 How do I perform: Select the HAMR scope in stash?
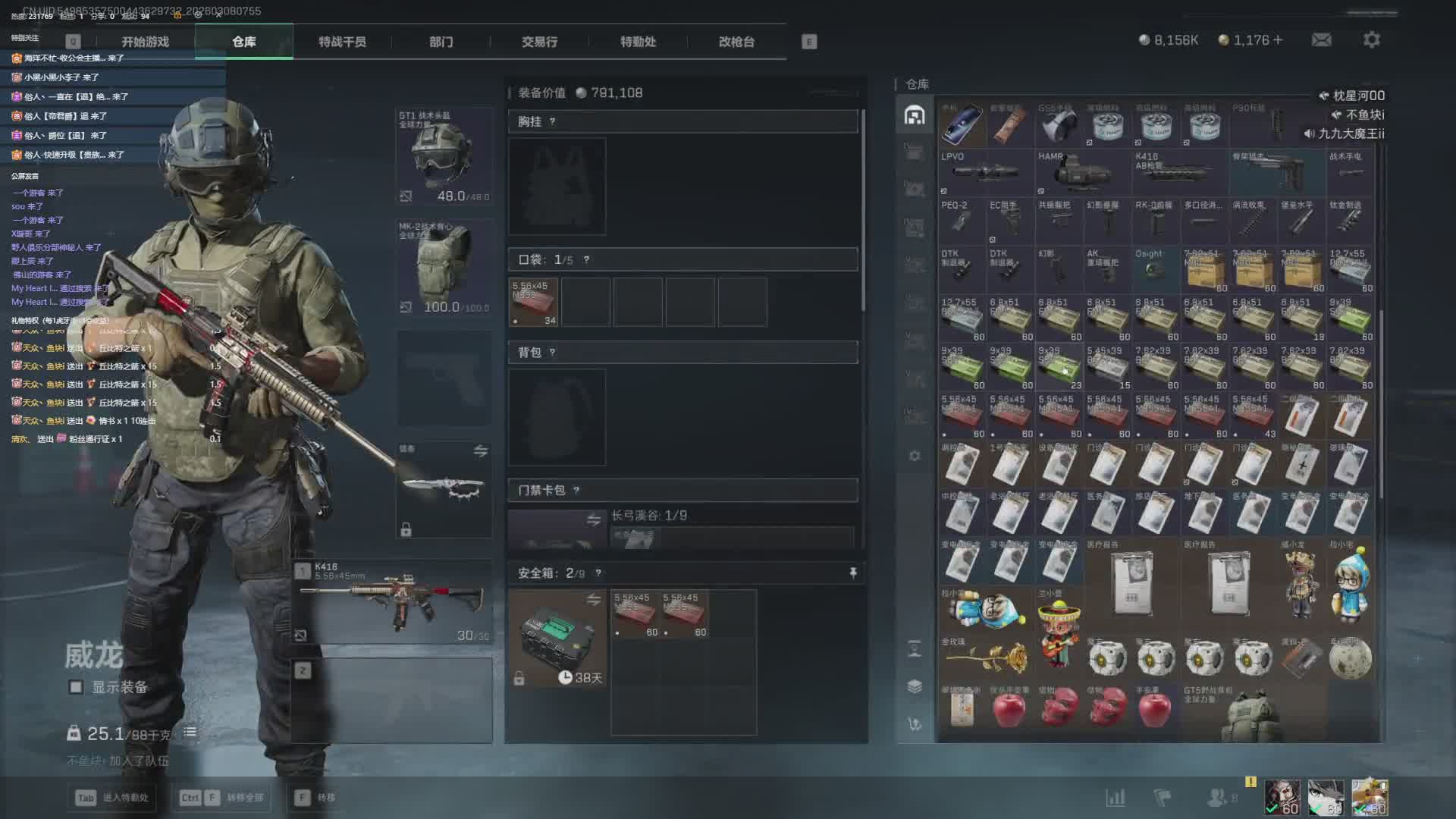pyautogui.click(x=1082, y=172)
